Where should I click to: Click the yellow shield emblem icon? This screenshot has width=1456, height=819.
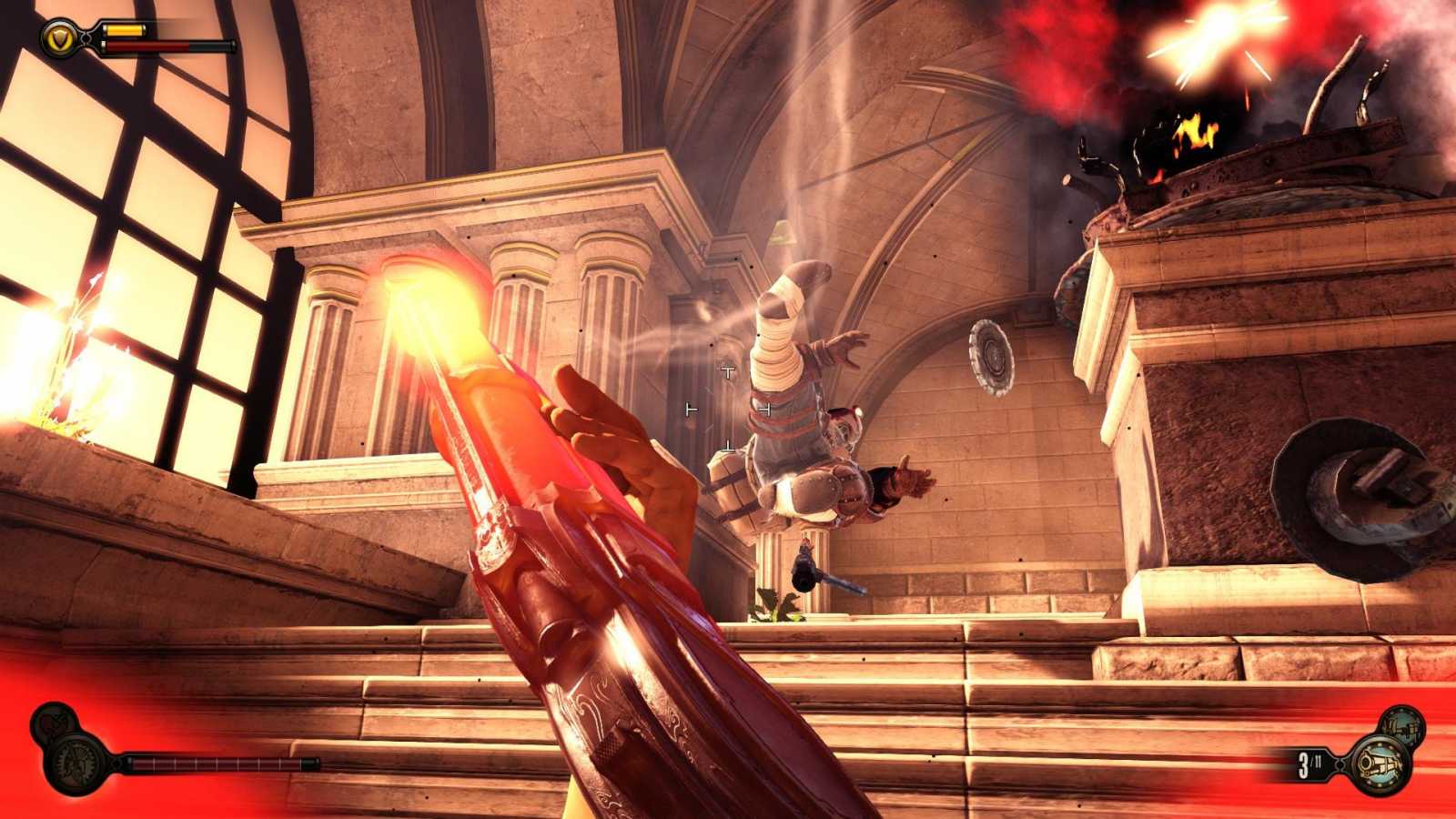(59, 38)
